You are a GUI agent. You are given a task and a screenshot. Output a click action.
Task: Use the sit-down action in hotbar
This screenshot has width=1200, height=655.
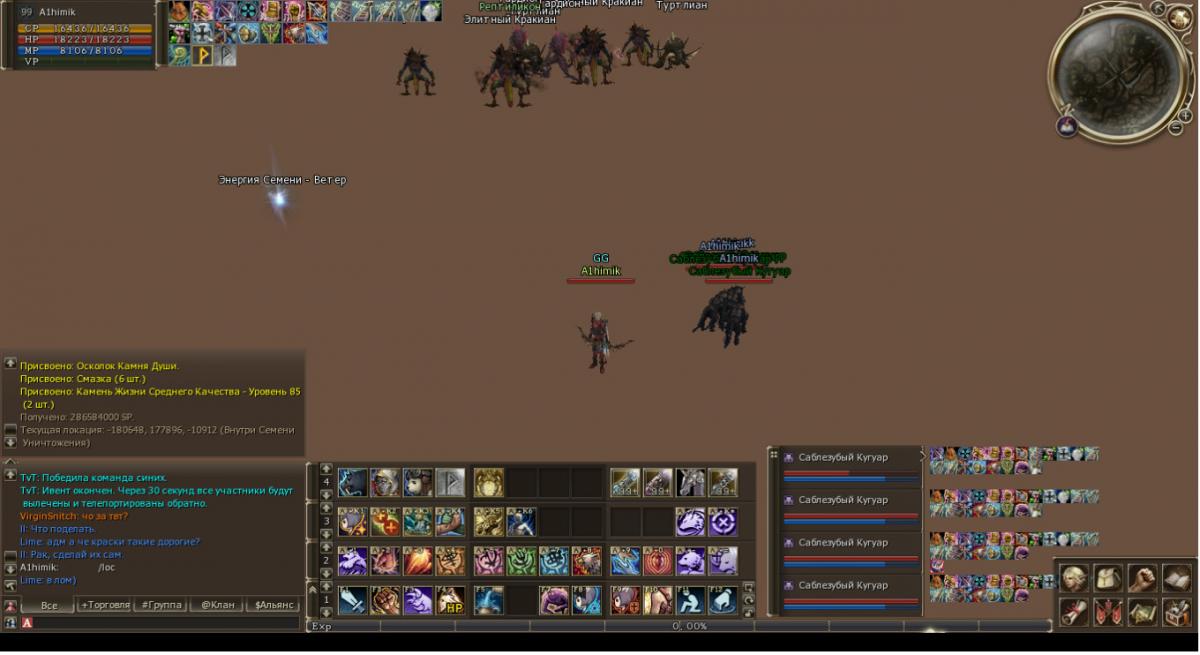point(690,600)
